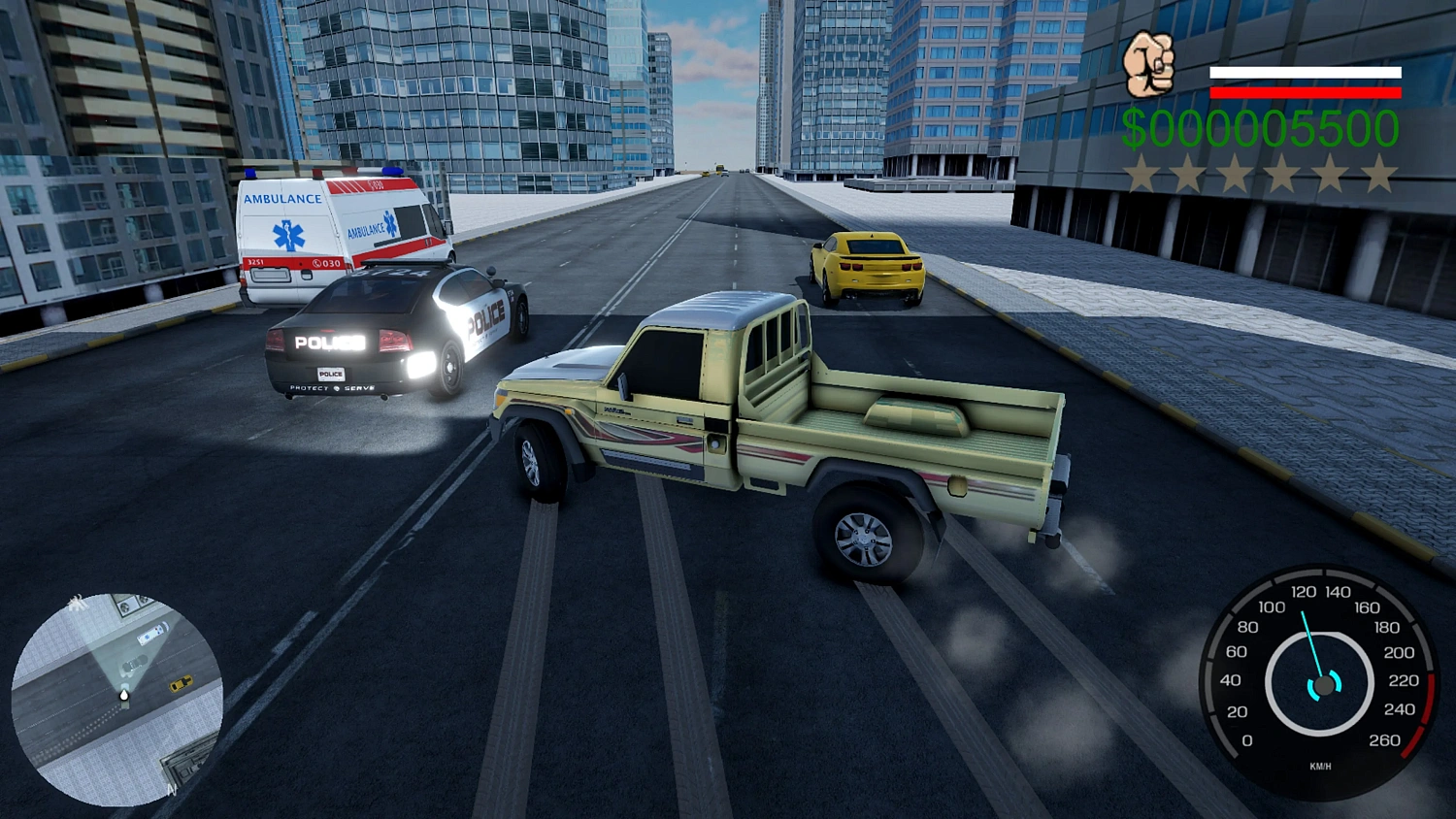Click the pedestrian icon on the minimap
Image resolution: width=1456 pixels, height=819 pixels.
pyautogui.click(x=78, y=603)
